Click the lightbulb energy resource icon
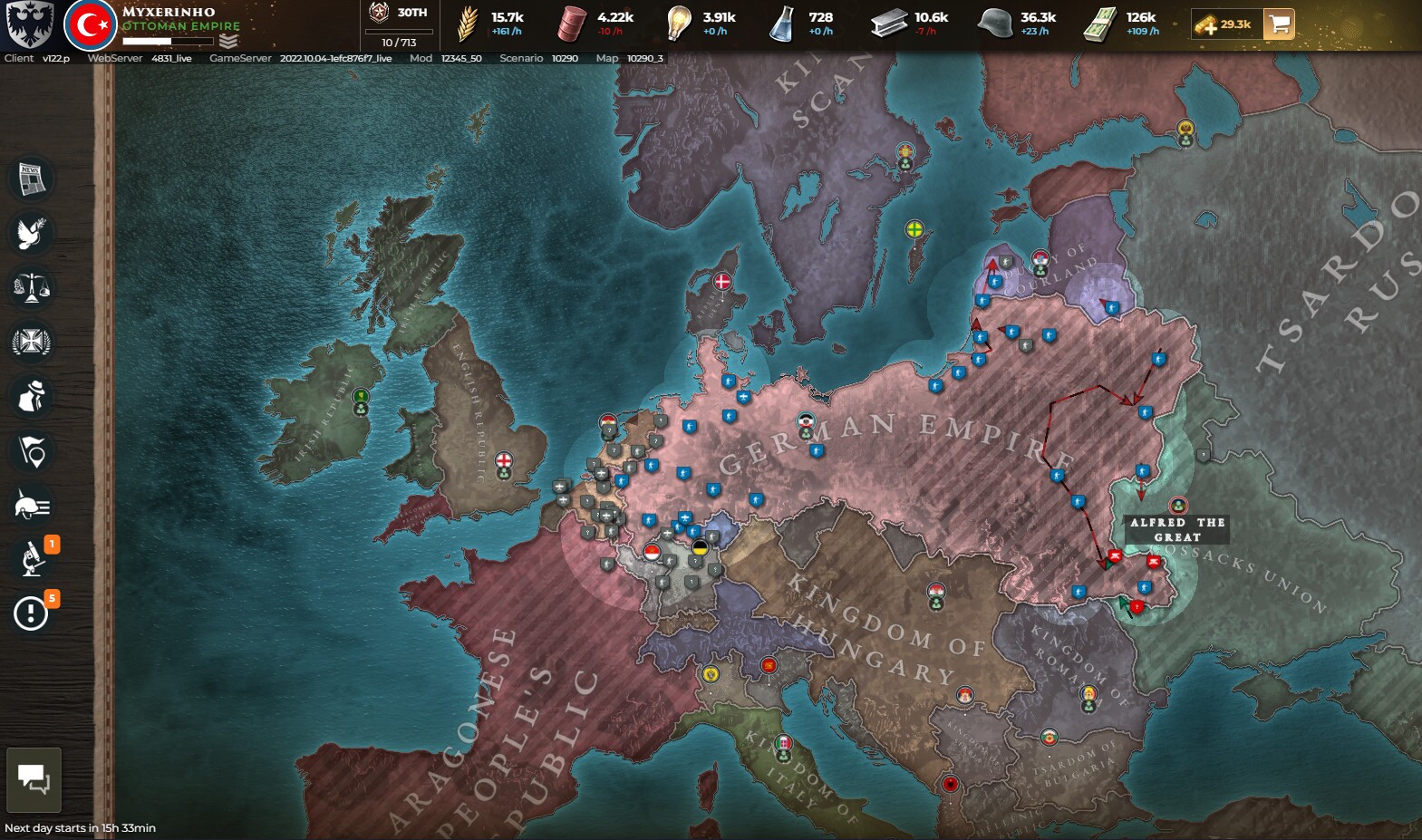The width and height of the screenshot is (1422, 840). coord(677,23)
